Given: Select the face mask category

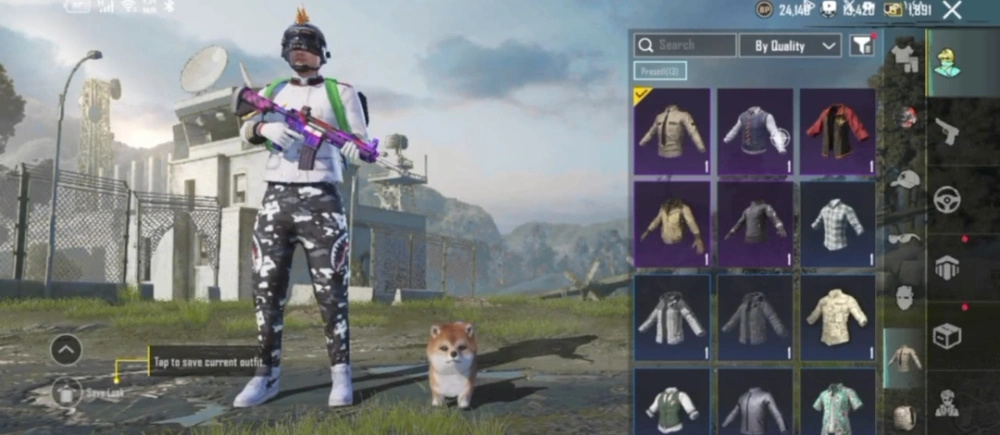Looking at the screenshot, I should pos(905,297).
